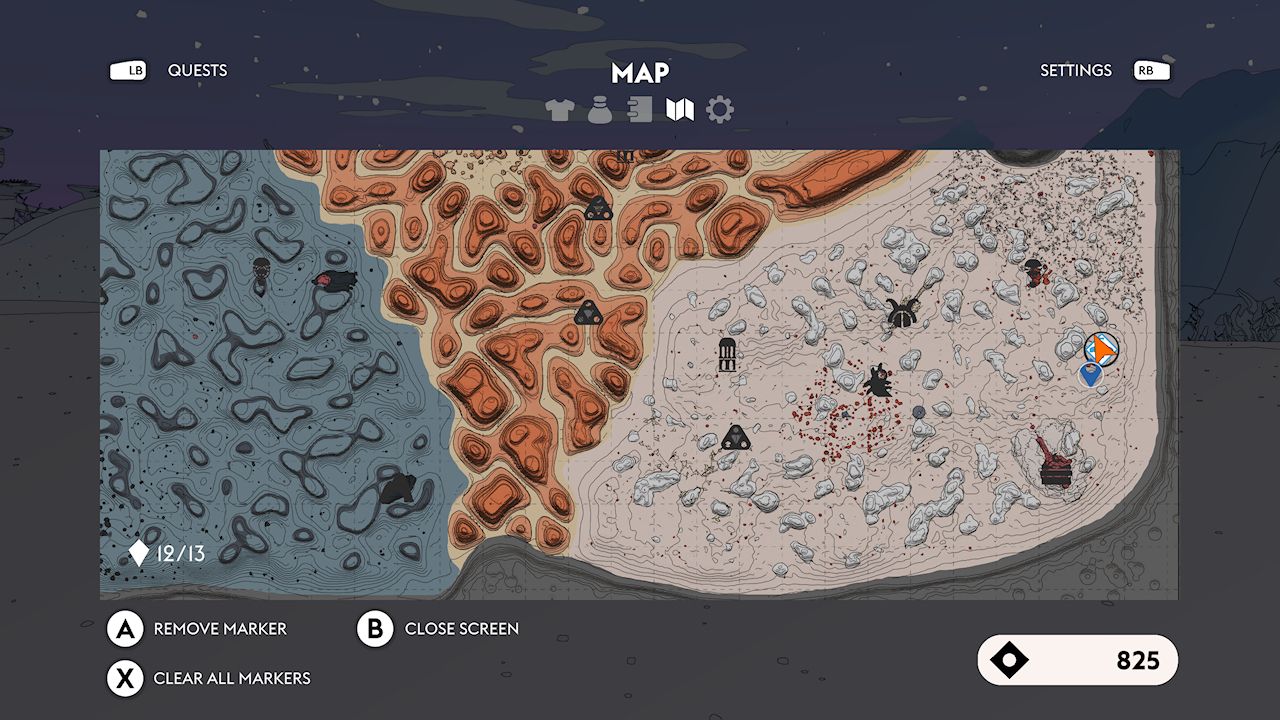Select the triangle marker in the white desert
Screen dimensions: 1280x720
pyautogui.click(x=736, y=437)
